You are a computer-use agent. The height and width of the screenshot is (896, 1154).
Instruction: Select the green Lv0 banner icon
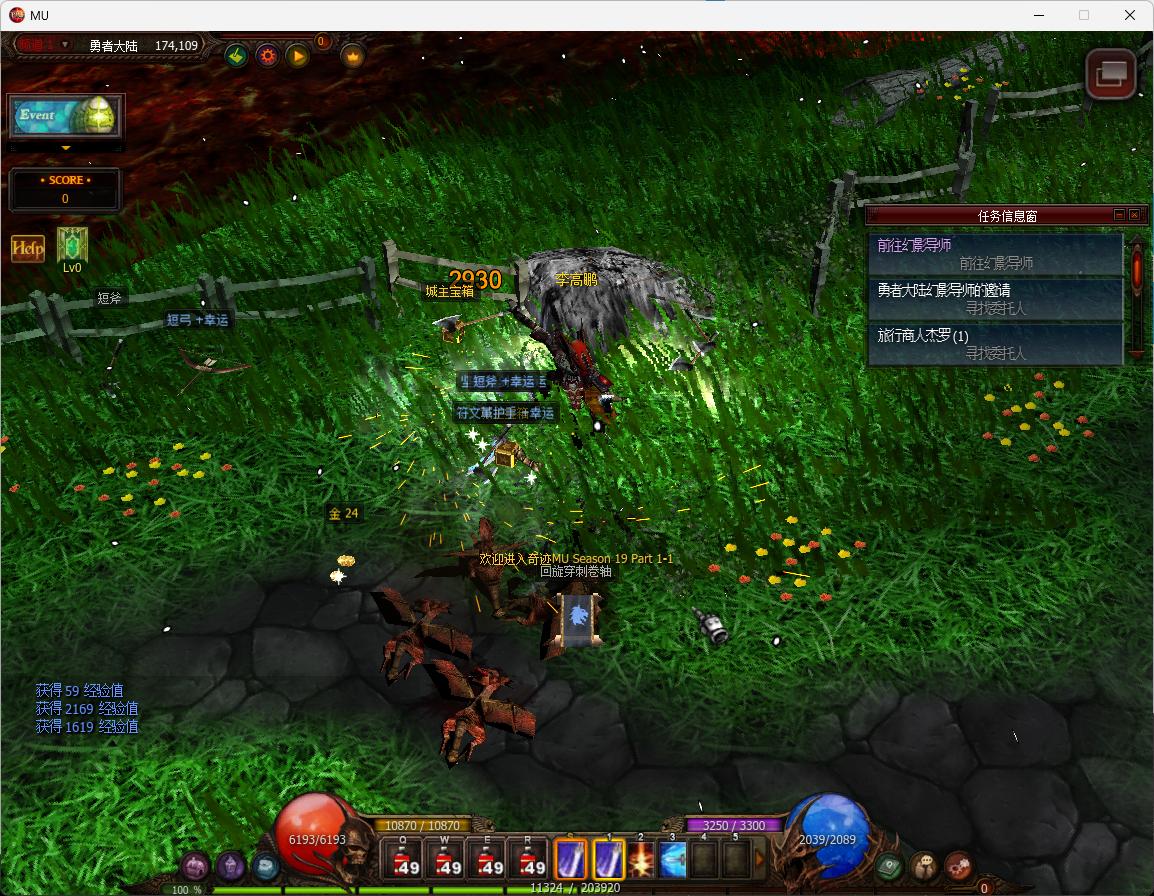pos(72,246)
